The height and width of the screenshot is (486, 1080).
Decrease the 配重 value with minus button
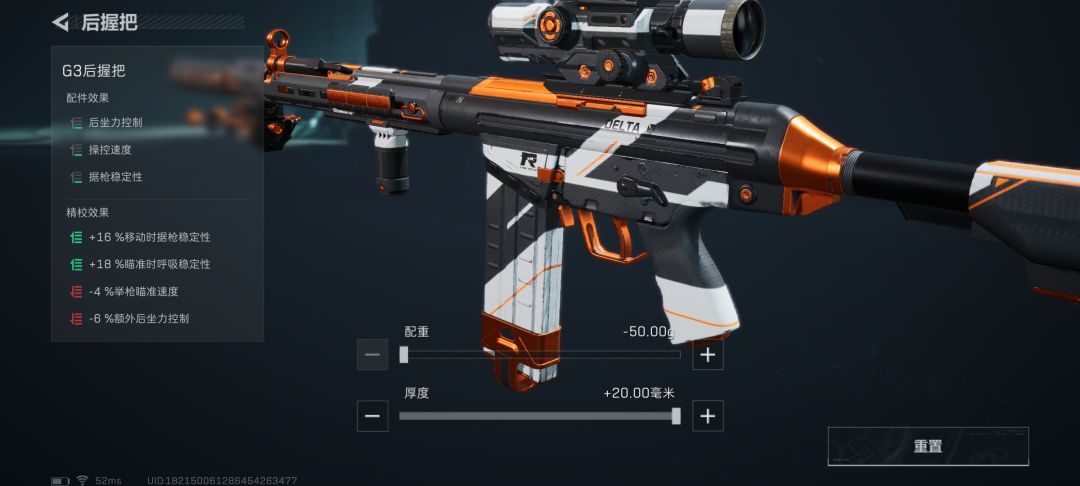[372, 354]
